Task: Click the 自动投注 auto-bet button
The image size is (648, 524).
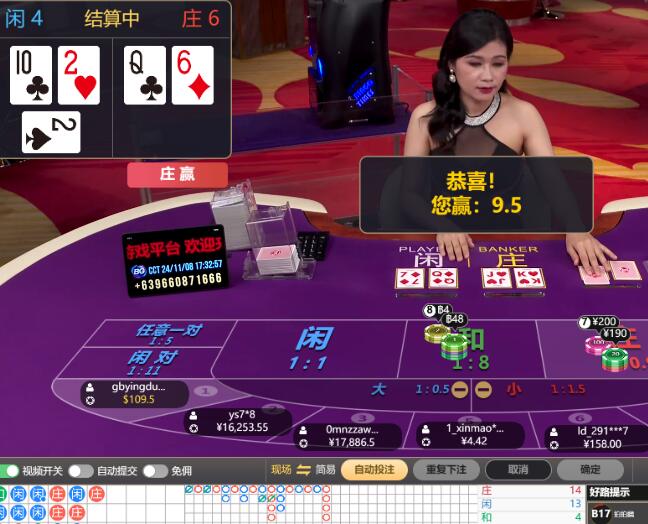Action: point(374,469)
